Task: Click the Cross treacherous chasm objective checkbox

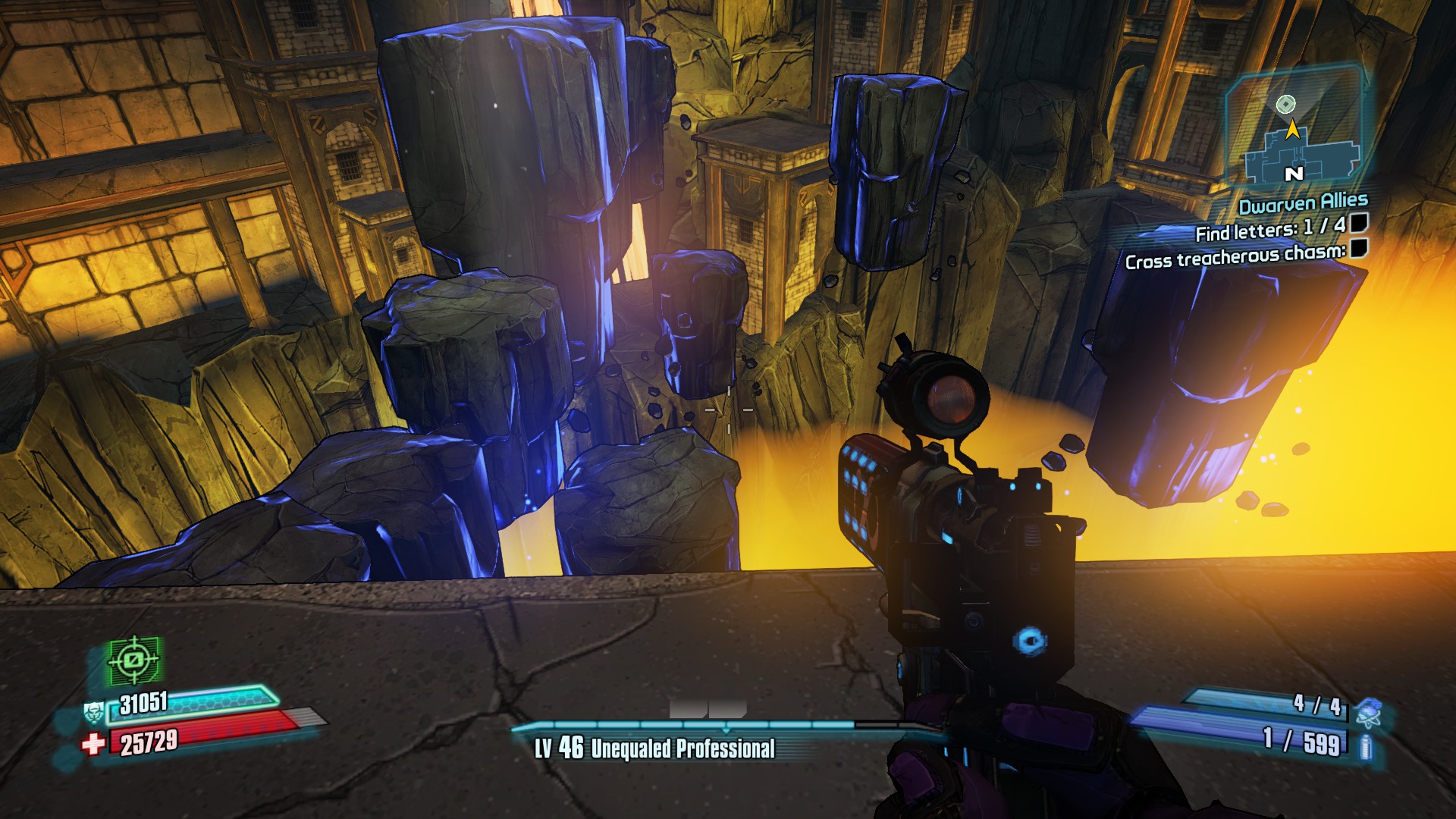Action: (x=1359, y=248)
